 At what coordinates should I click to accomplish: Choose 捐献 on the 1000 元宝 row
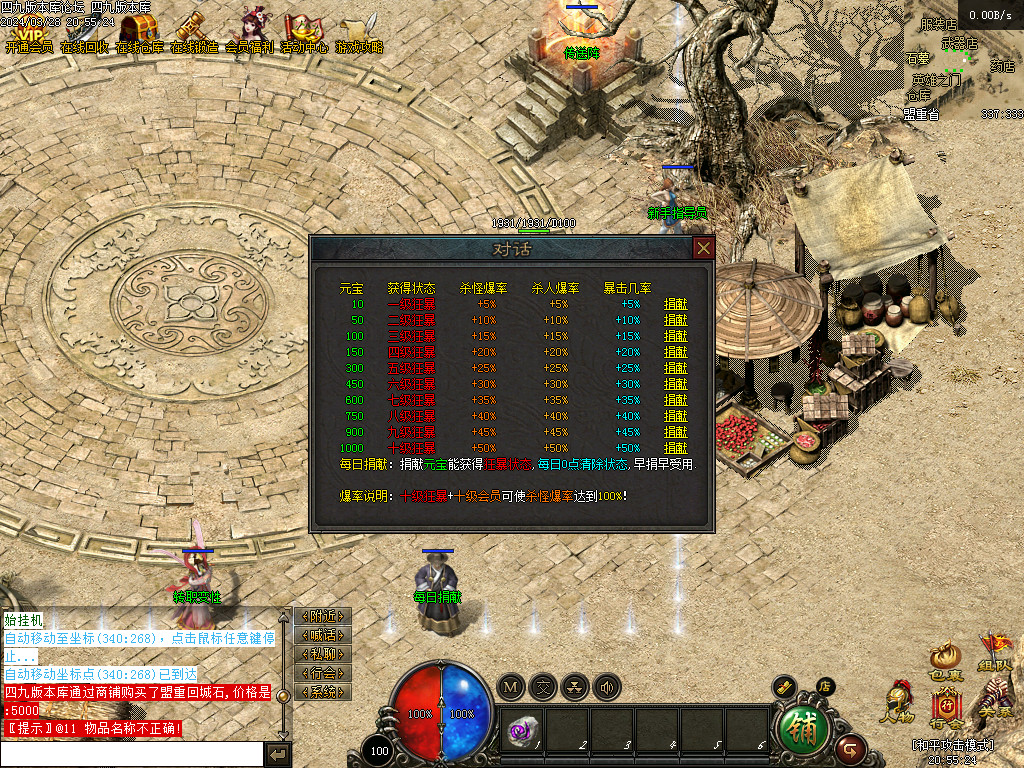tap(676, 448)
